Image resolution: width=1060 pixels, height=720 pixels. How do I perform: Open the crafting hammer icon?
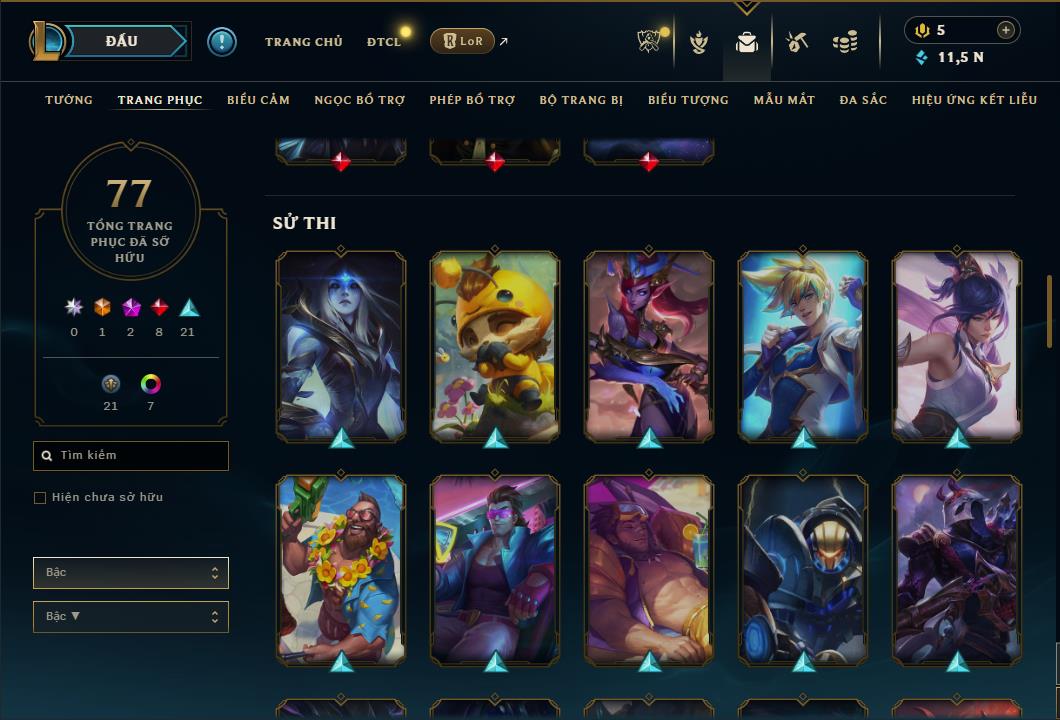click(796, 42)
